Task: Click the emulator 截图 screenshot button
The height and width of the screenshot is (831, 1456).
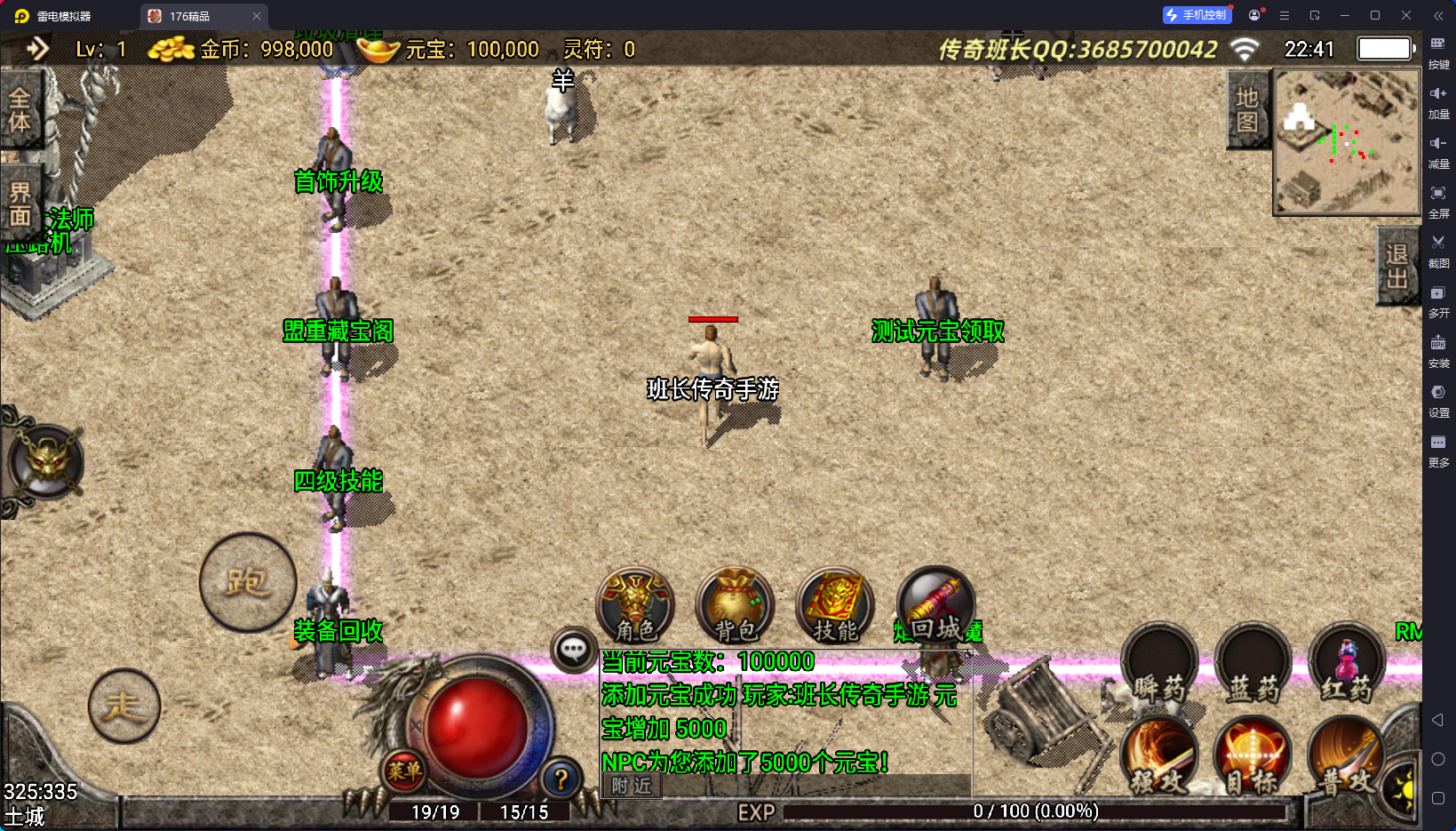Action: point(1438,250)
